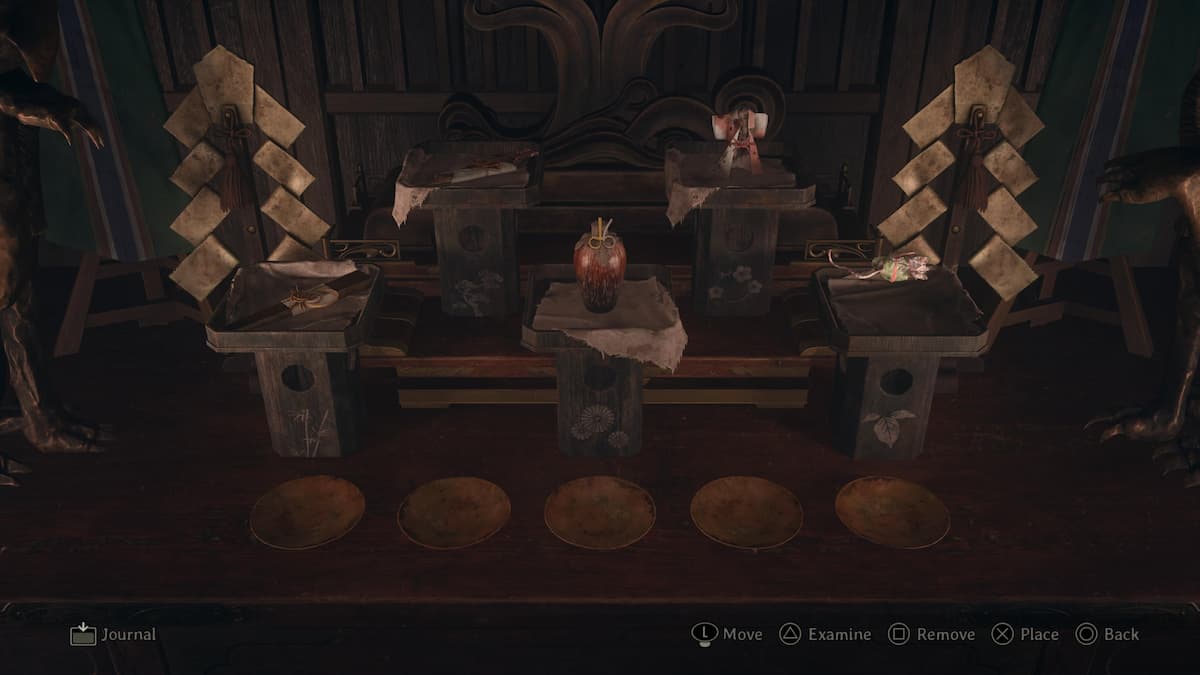Open the Journal
Image resolution: width=1200 pixels, height=675 pixels.
click(x=113, y=634)
